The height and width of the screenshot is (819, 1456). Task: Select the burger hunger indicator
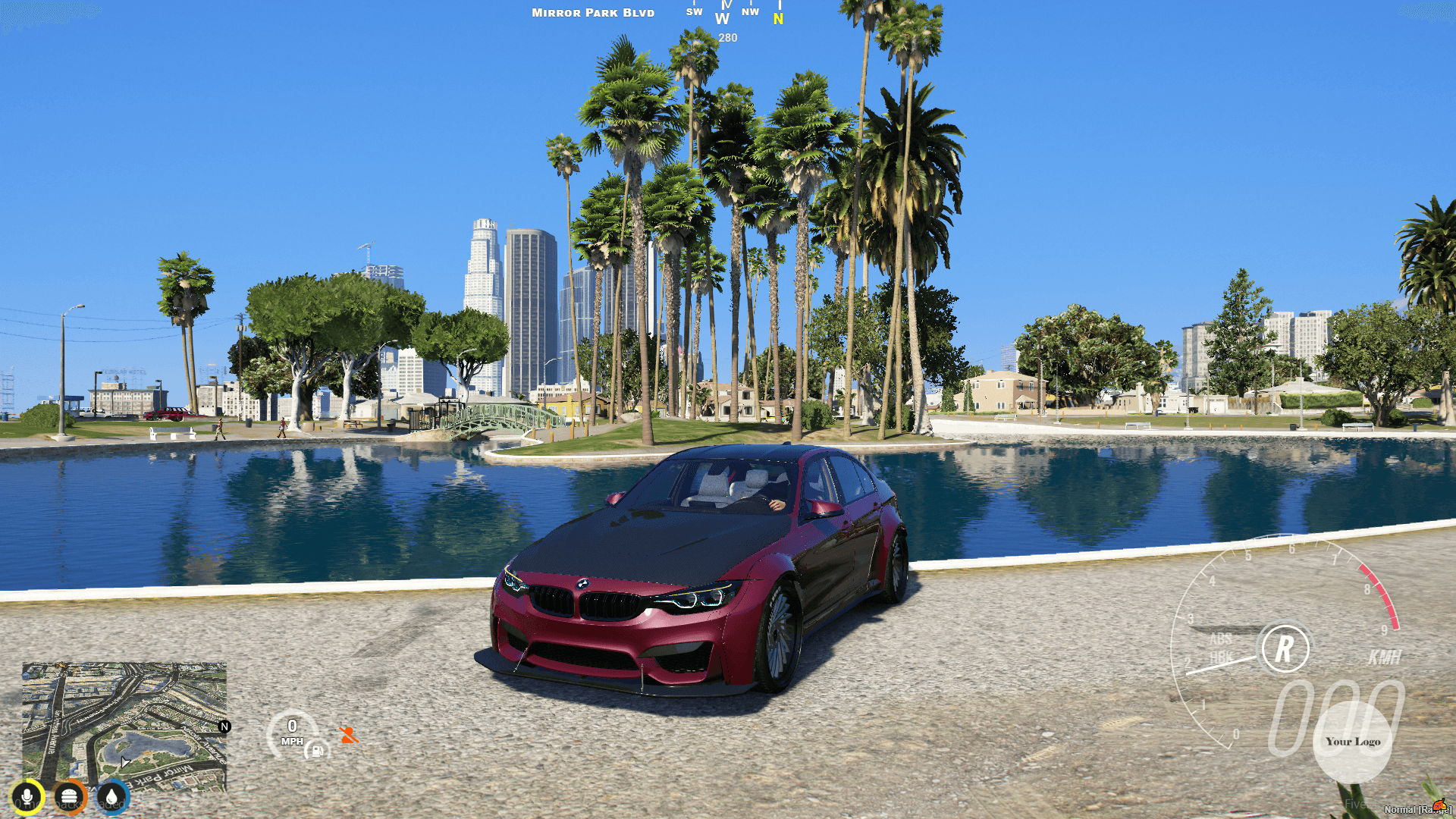tap(69, 795)
